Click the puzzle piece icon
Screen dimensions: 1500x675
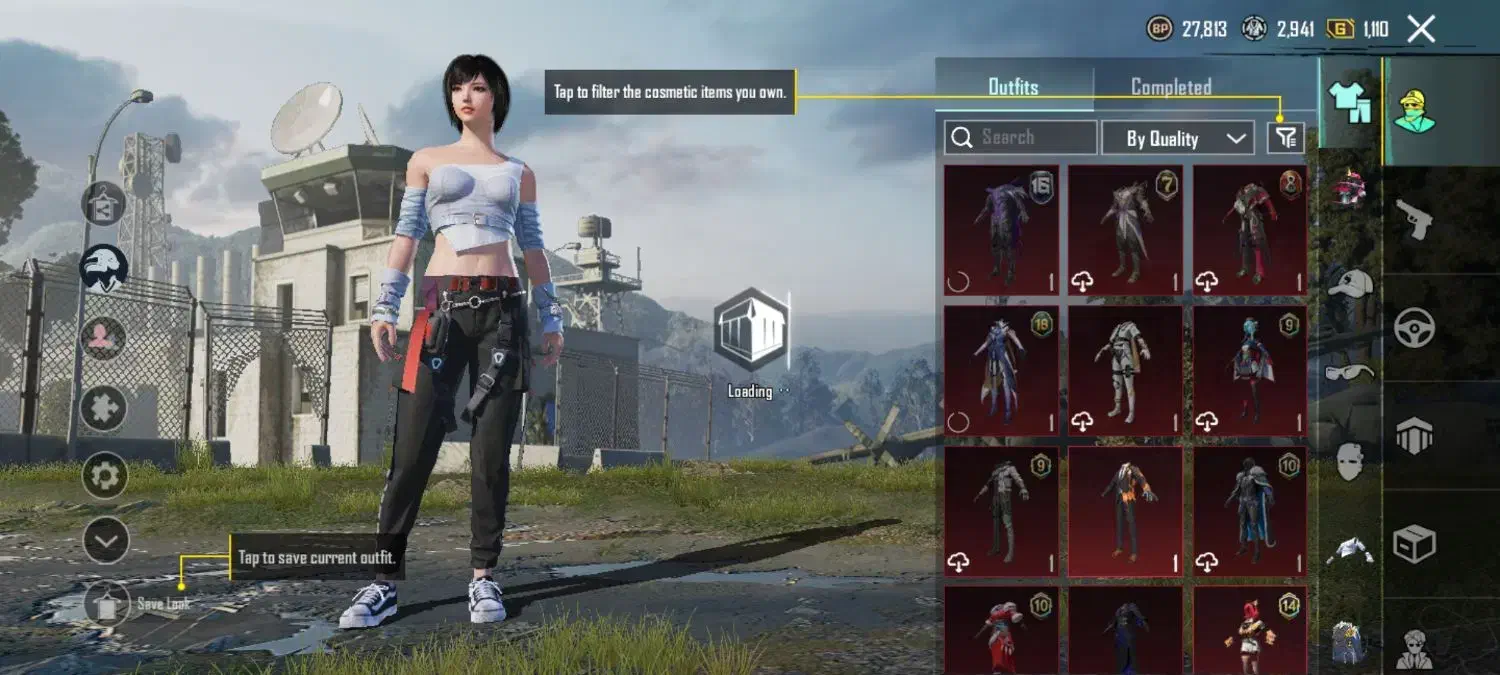(104, 408)
